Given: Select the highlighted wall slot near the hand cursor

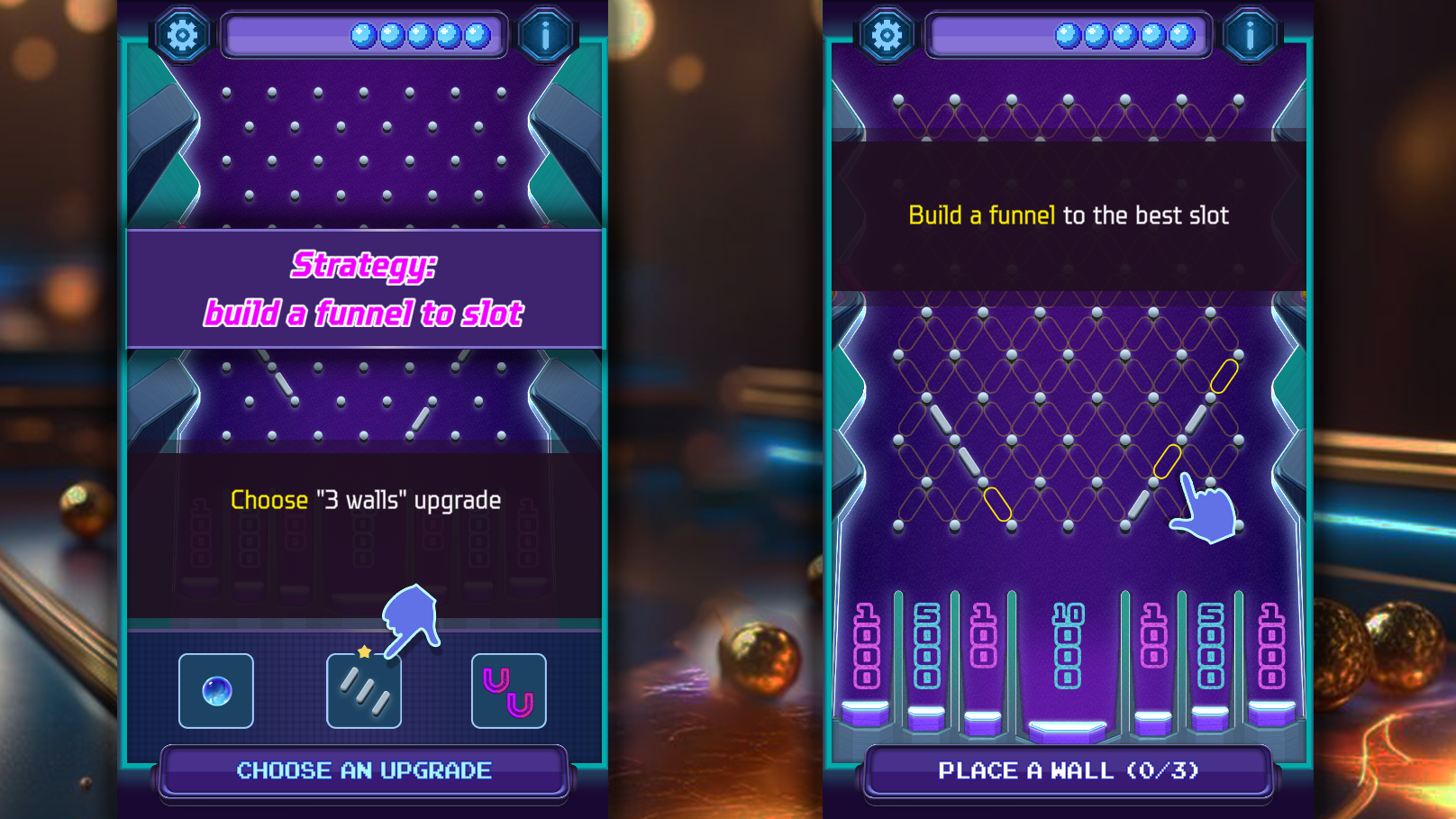Looking at the screenshot, I should tap(1168, 463).
